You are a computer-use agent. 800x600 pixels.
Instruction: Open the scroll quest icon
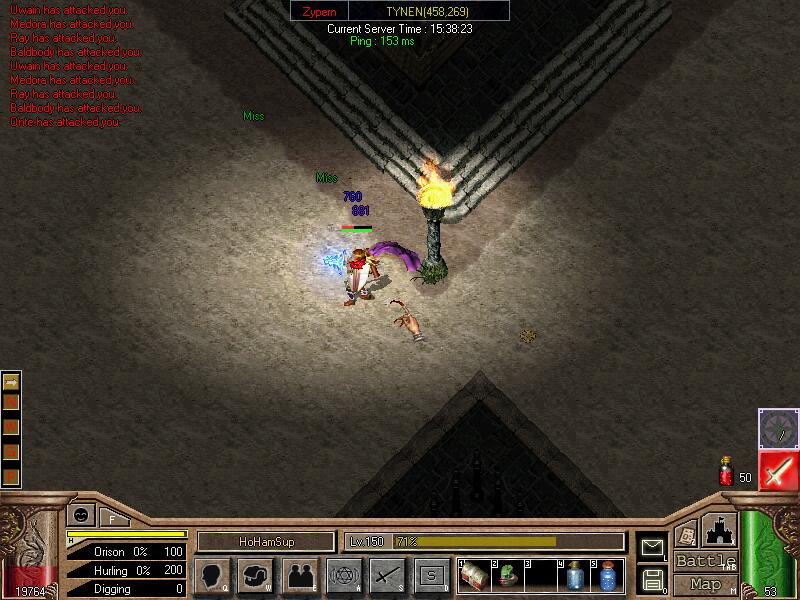(686, 535)
